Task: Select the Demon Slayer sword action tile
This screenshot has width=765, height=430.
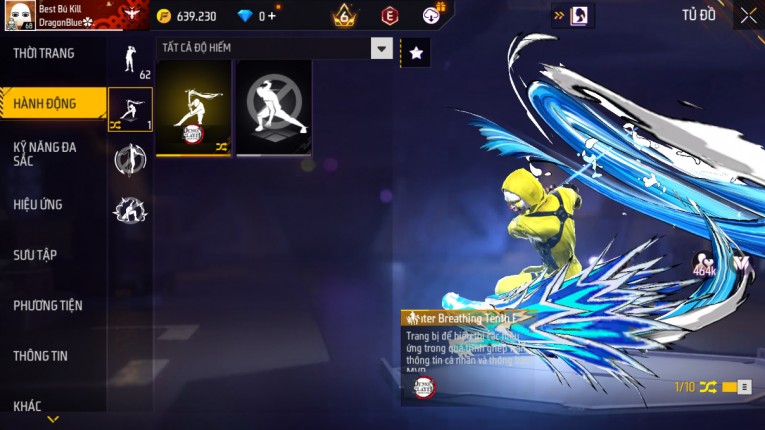Action: point(193,107)
